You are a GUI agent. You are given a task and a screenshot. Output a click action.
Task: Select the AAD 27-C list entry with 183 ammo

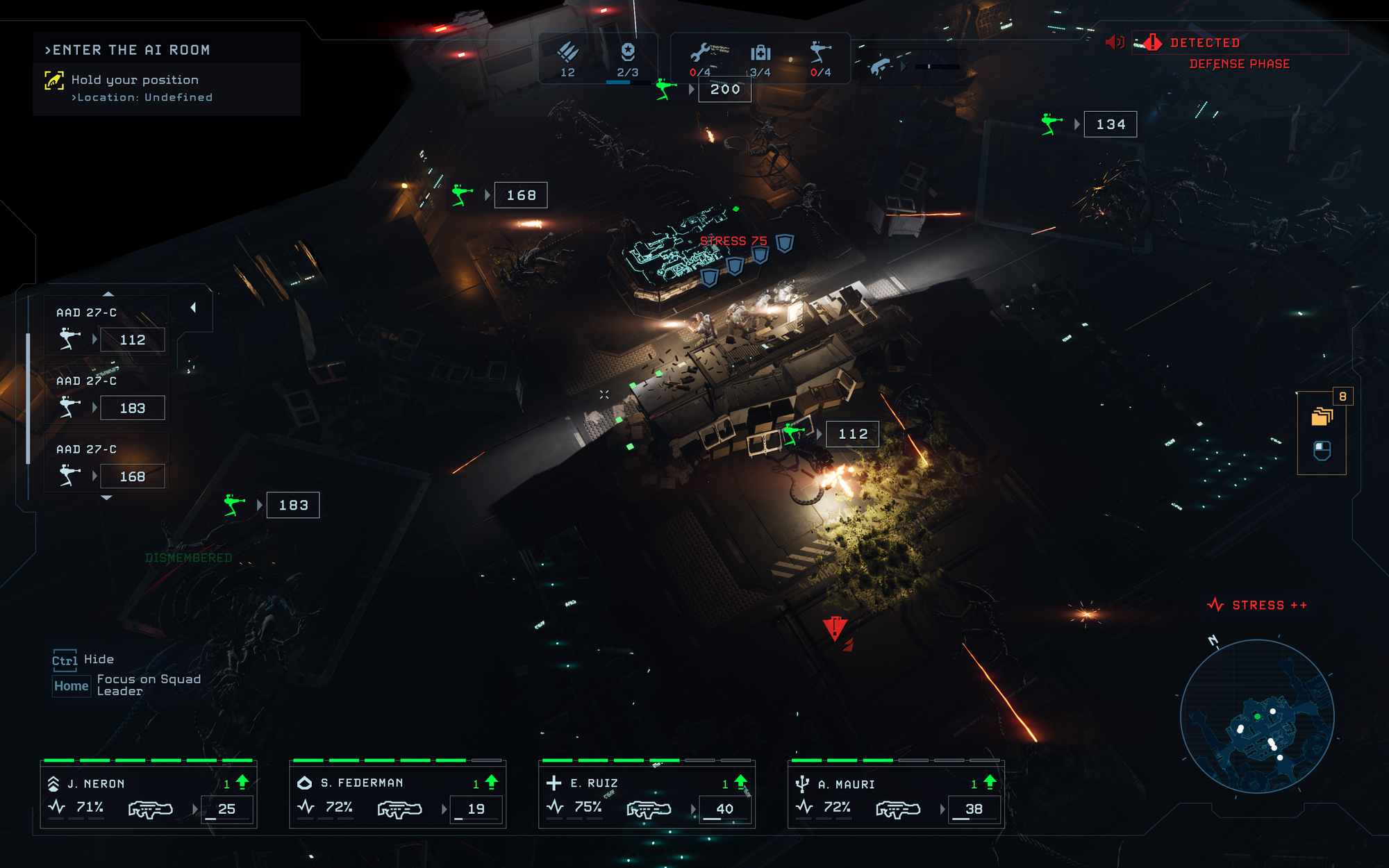point(106,396)
